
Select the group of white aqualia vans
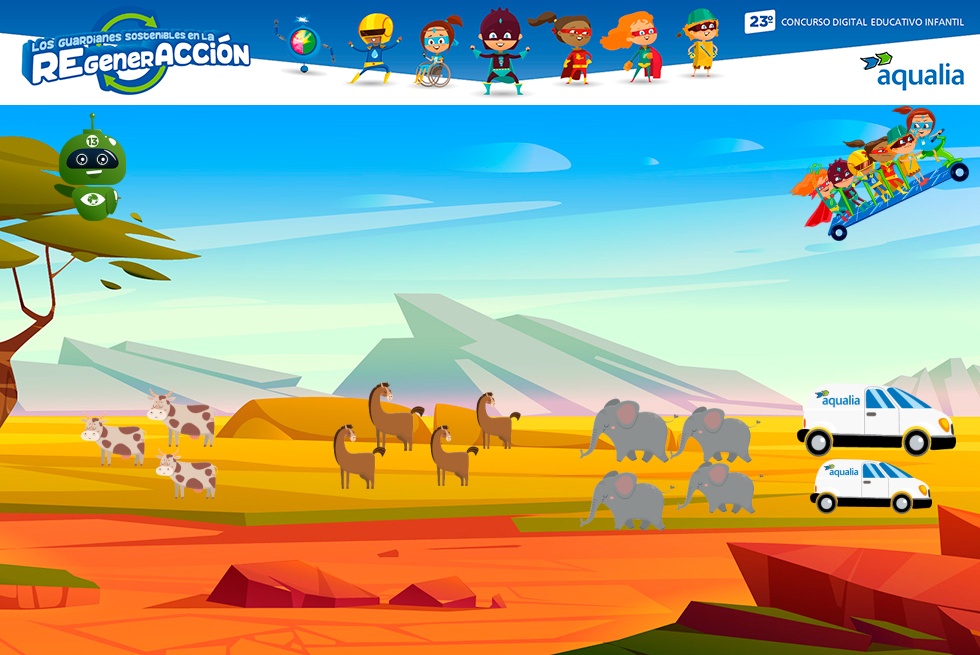point(874,448)
